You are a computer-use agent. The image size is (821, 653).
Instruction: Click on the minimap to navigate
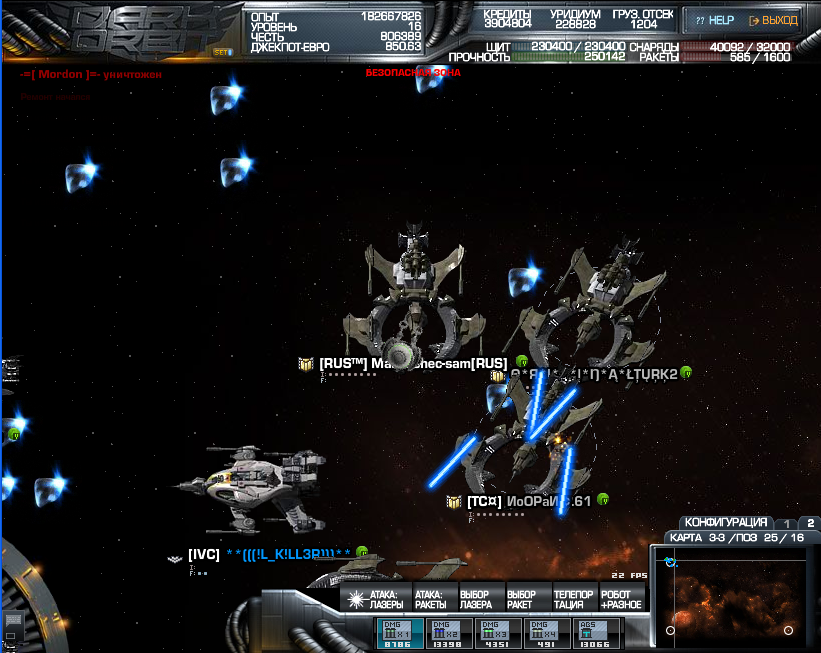tap(733, 595)
